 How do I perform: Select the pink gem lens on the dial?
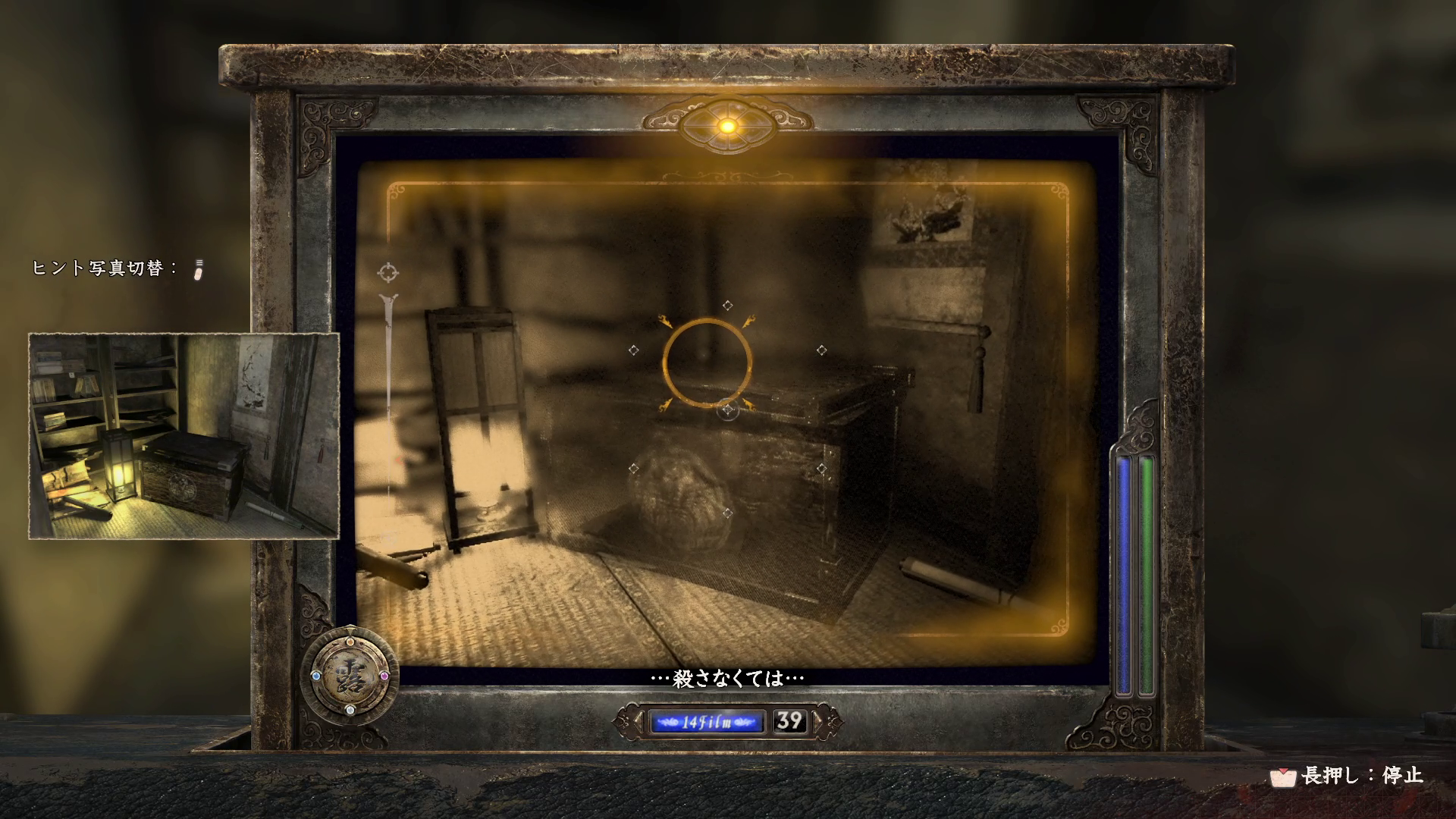click(384, 675)
